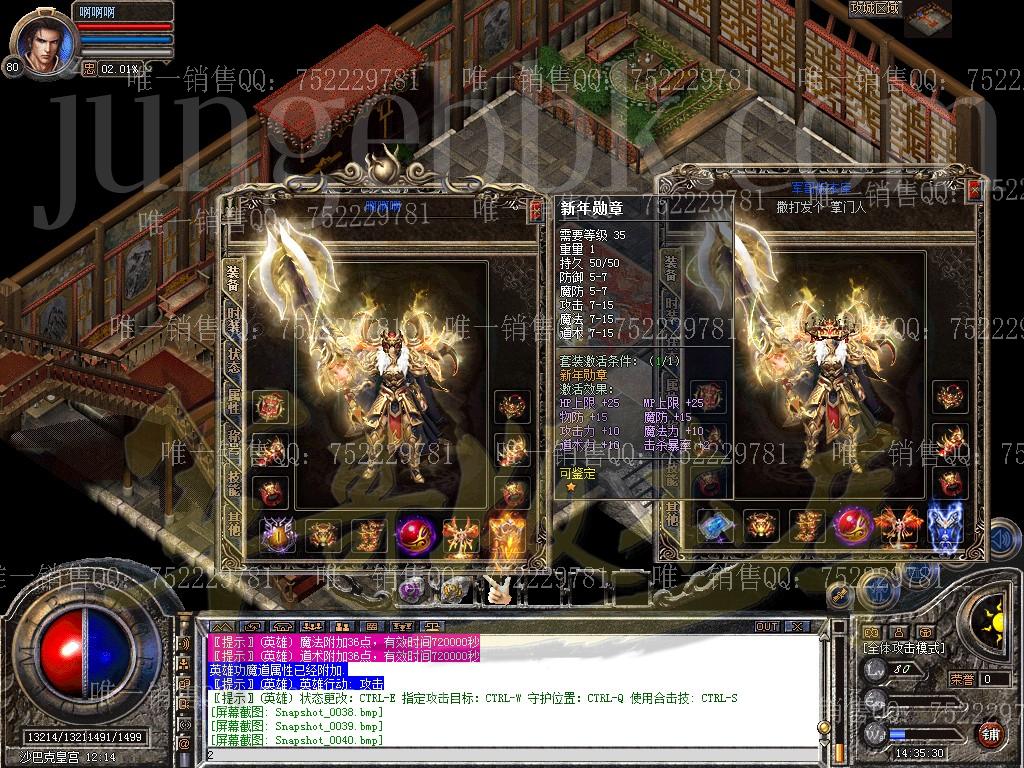The width and height of the screenshot is (1024, 768).
Task: Open the minimap thumbnail
Action: (927, 19)
